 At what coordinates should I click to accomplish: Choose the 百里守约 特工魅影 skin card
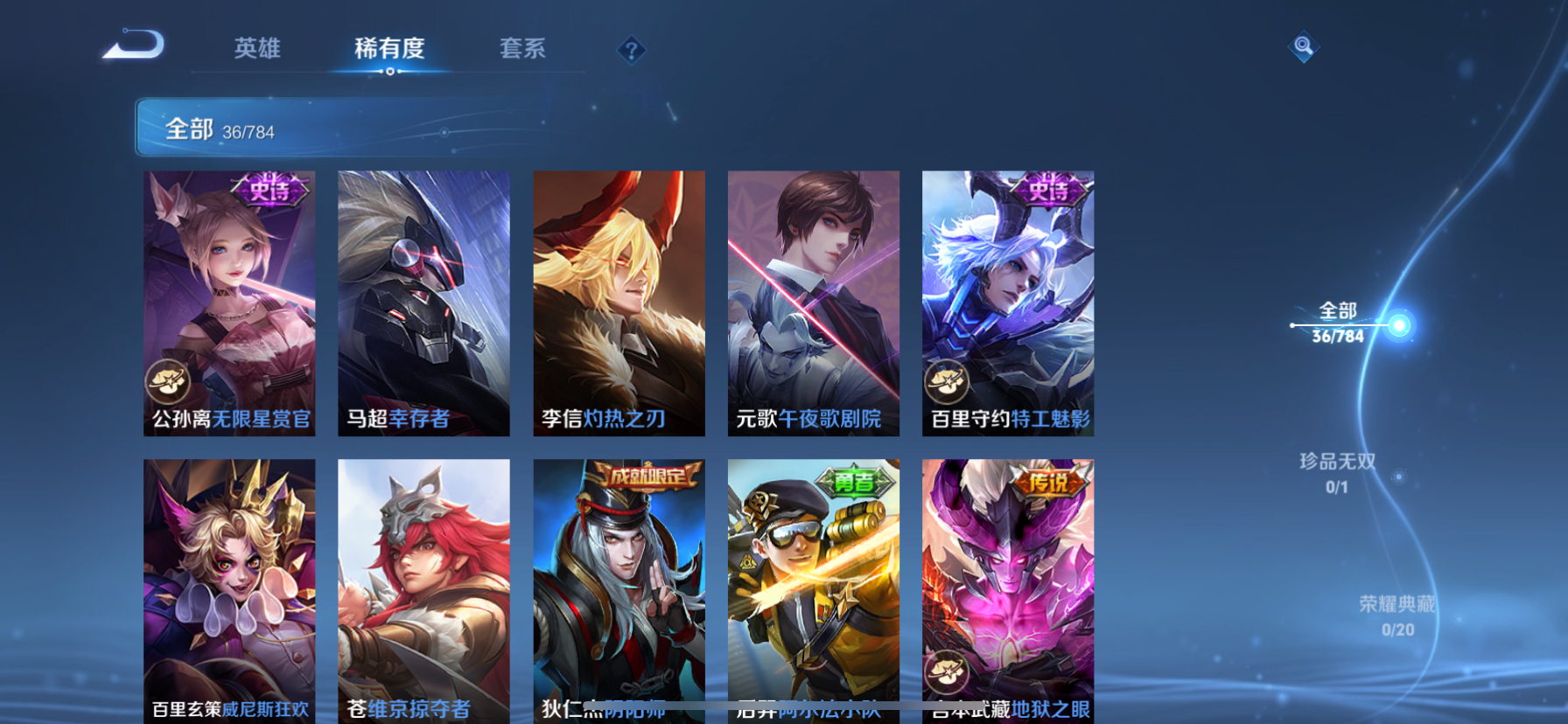(x=1007, y=303)
